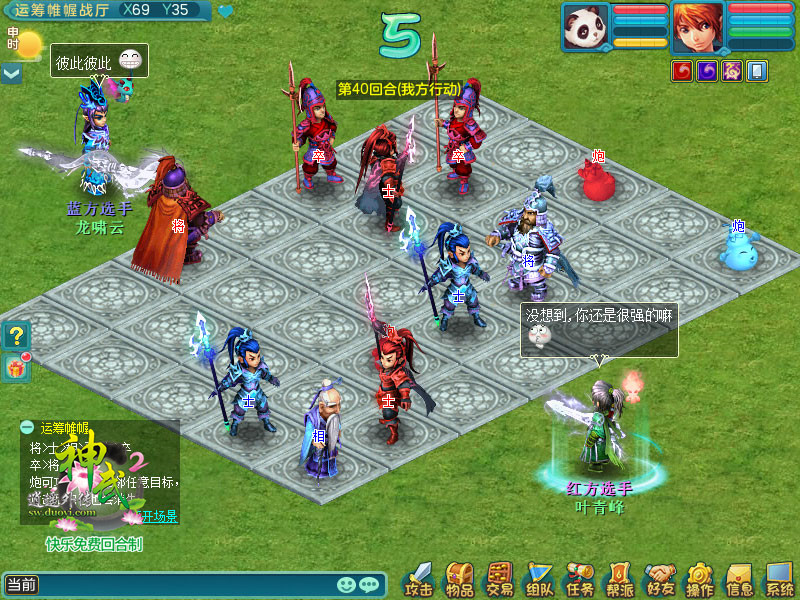
Task: Open the yellow question mark help button
Action: pyautogui.click(x=16, y=337)
